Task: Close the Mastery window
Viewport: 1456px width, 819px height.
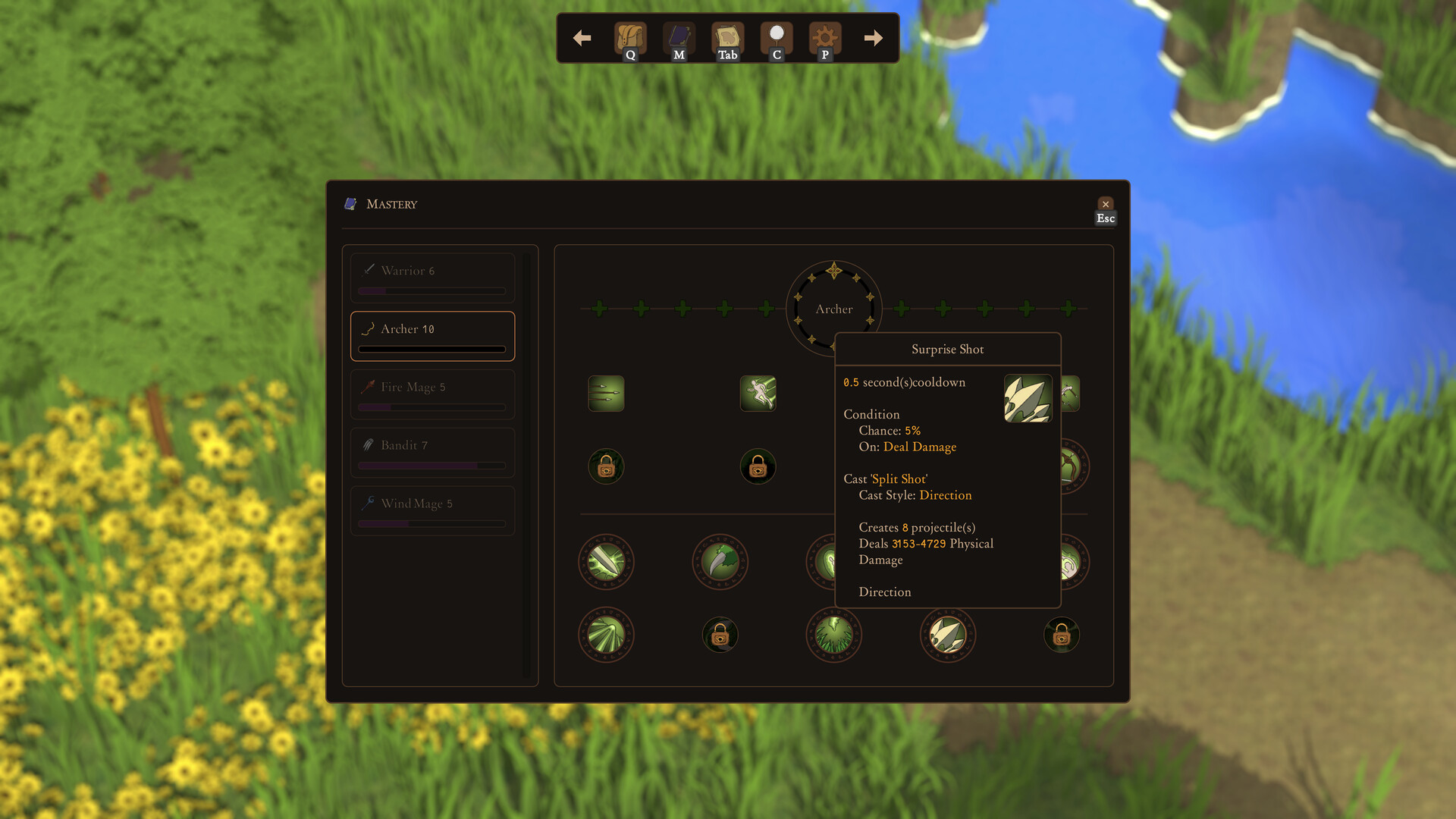Action: point(1105,205)
